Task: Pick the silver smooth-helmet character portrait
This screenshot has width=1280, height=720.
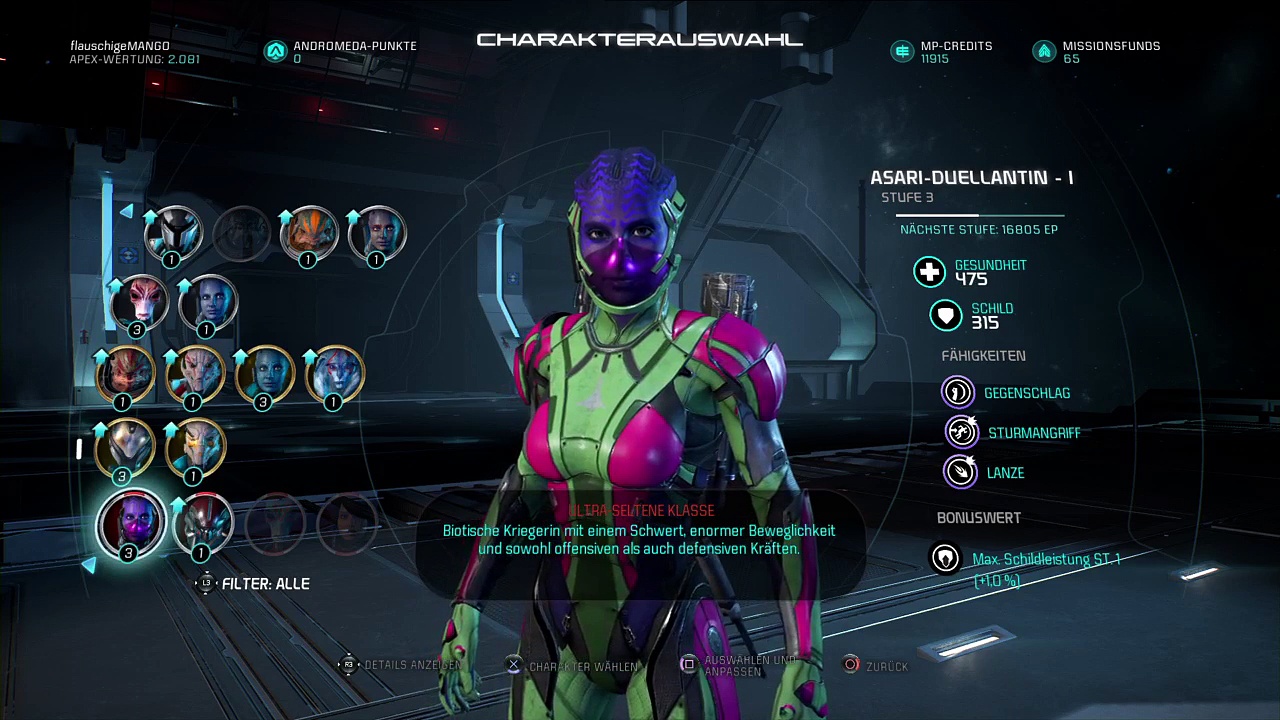Action: [123, 446]
